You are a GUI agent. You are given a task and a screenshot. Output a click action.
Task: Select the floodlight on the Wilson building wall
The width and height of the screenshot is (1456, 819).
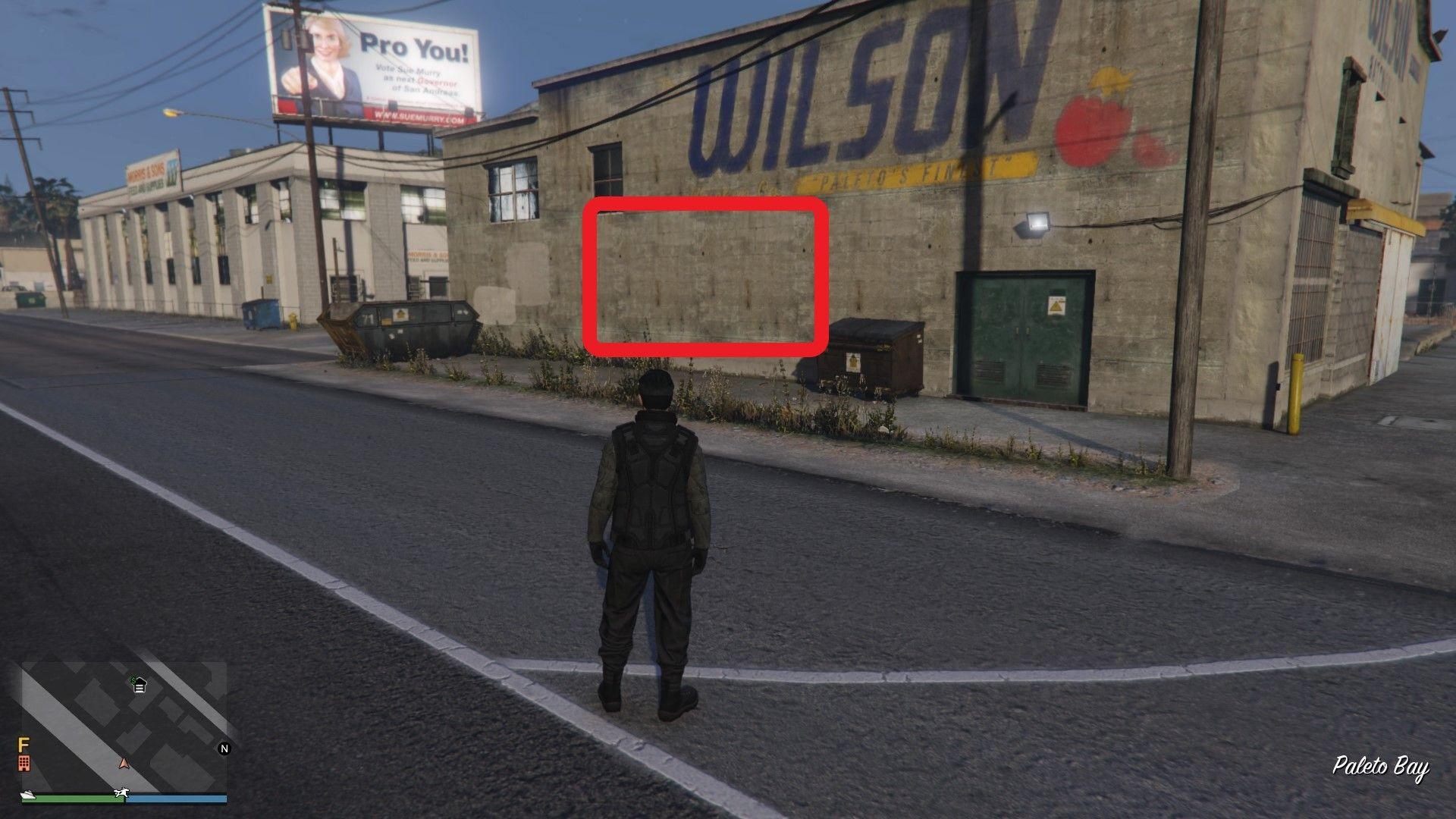(1037, 221)
